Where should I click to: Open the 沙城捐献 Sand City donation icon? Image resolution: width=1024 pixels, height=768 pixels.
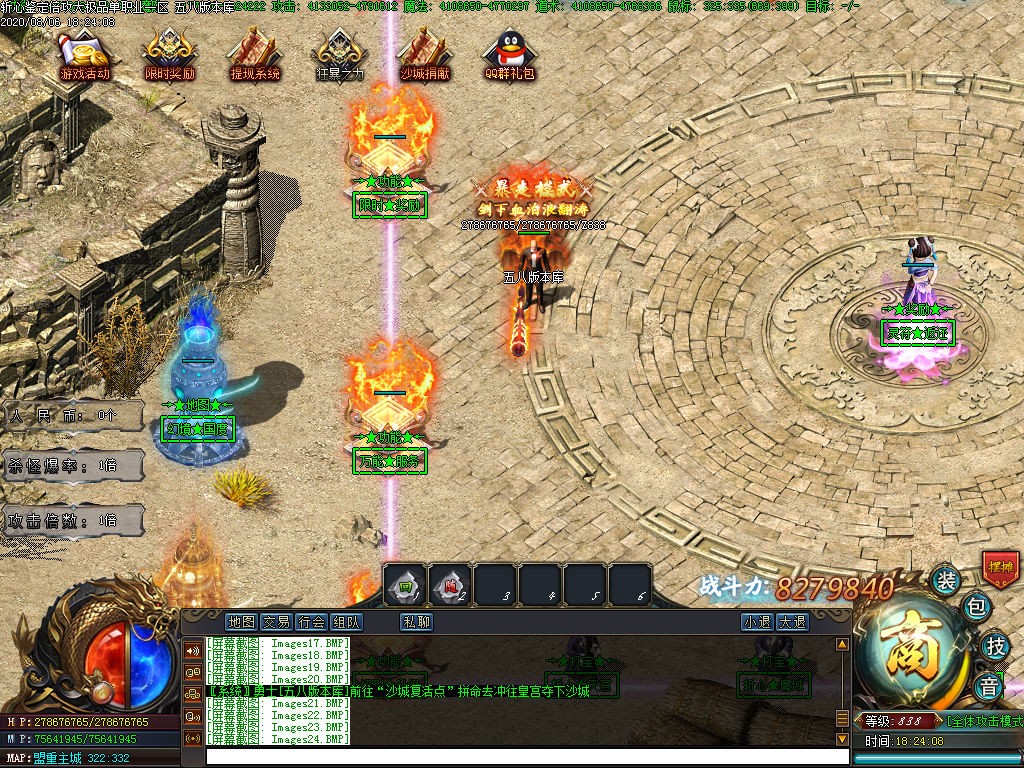click(x=425, y=56)
